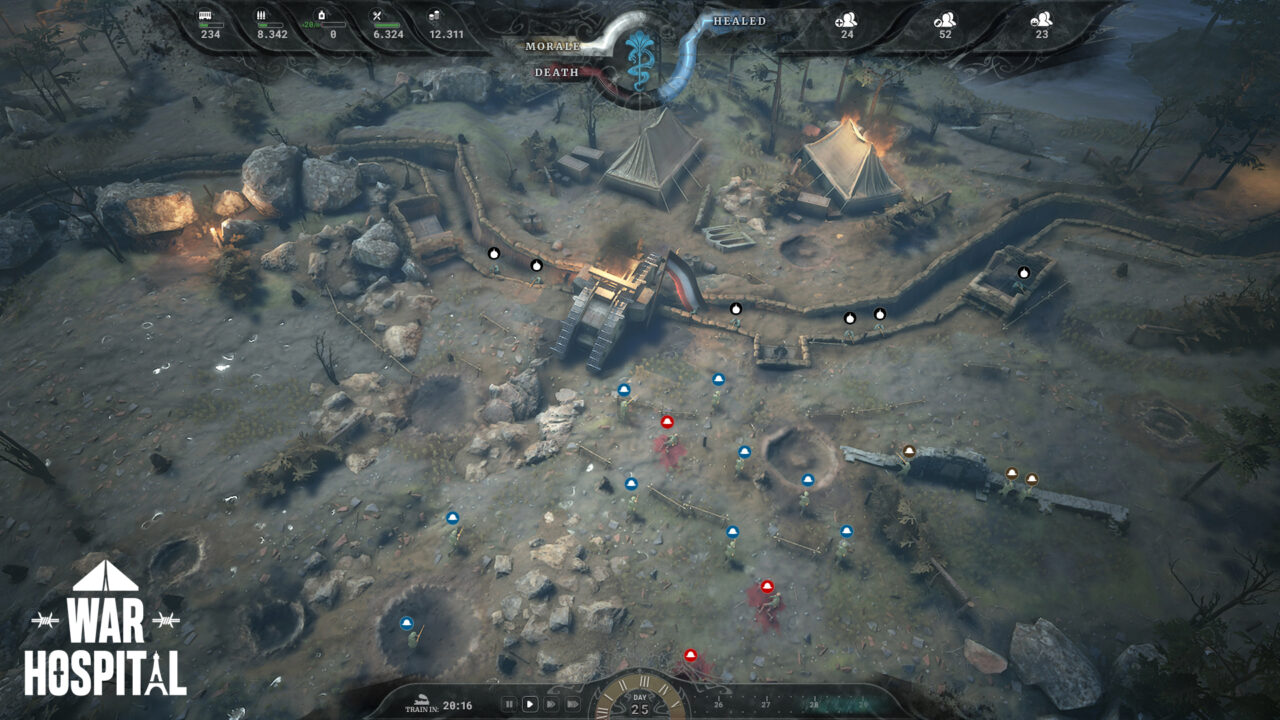1280x720 pixels.
Task: Click the supplies icon showing 12.311
Action: [435, 14]
